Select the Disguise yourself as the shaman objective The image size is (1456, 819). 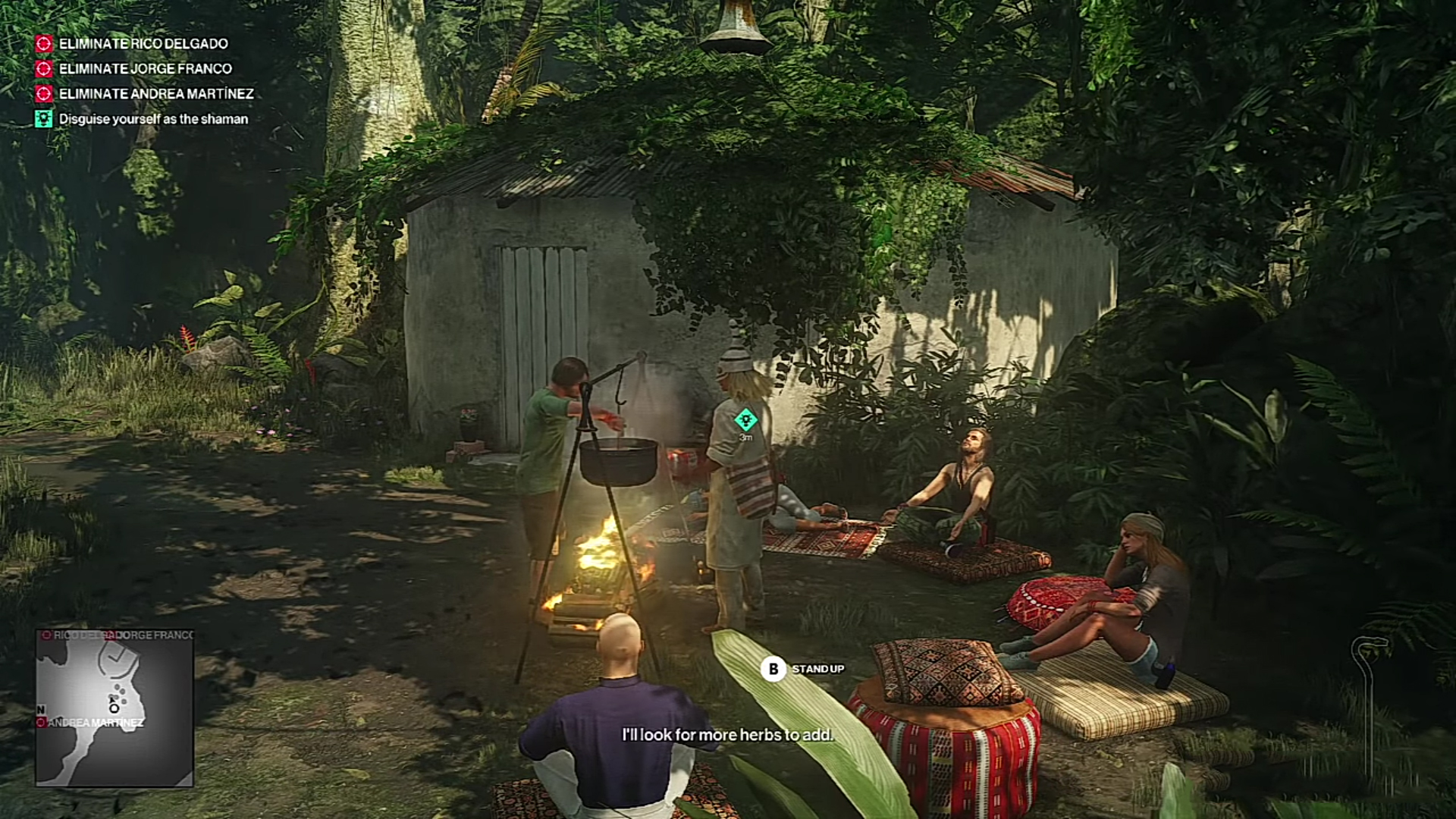coord(152,119)
